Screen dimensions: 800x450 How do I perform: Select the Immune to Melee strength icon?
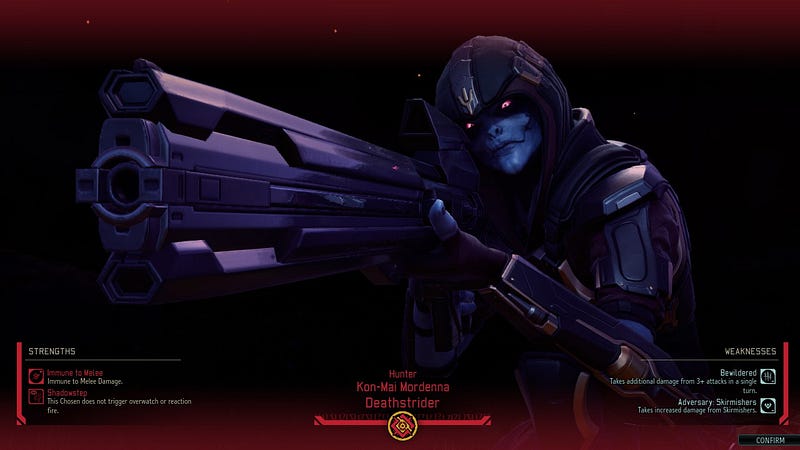click(x=35, y=376)
